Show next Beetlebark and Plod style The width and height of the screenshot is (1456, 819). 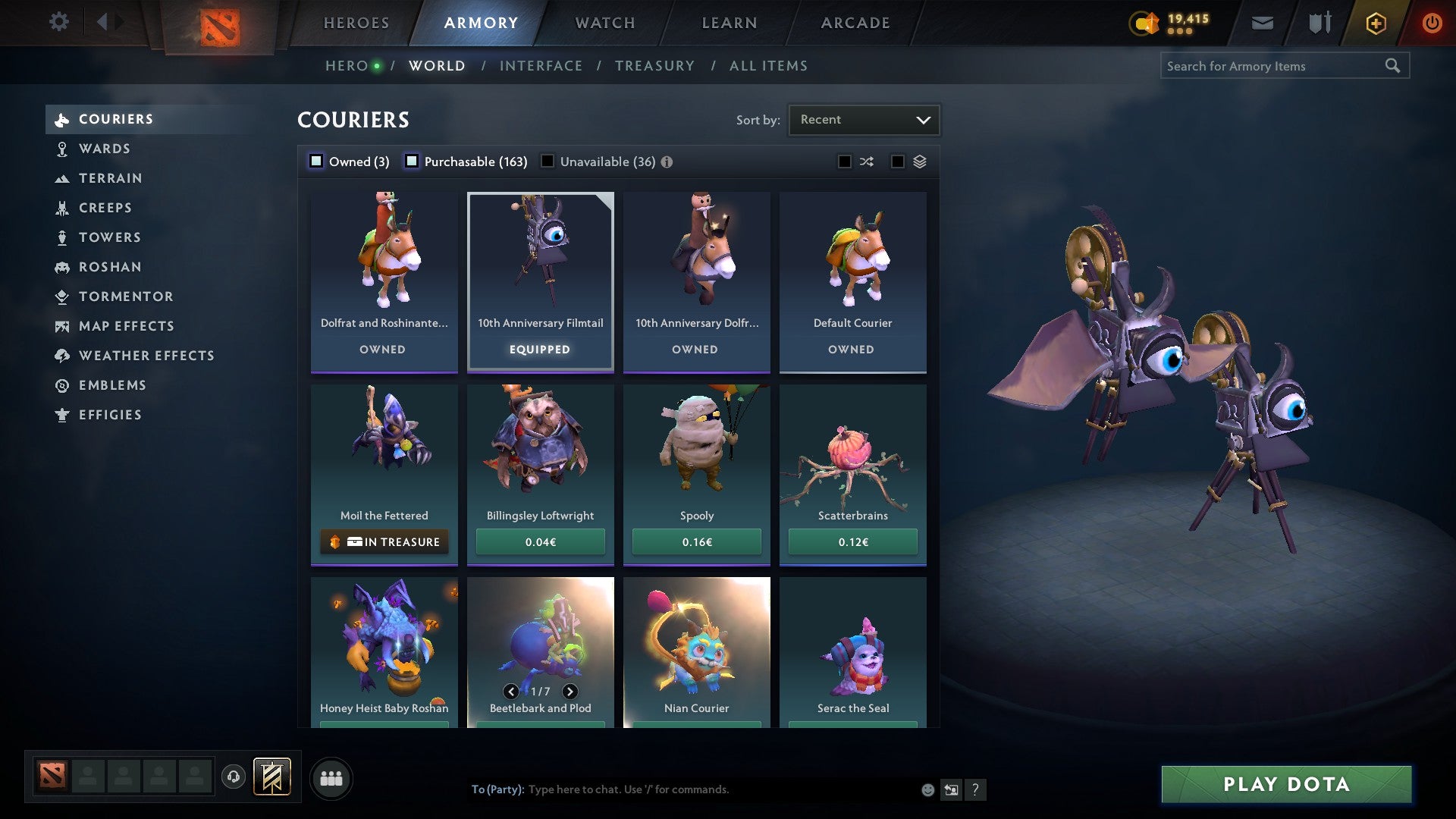[570, 692]
